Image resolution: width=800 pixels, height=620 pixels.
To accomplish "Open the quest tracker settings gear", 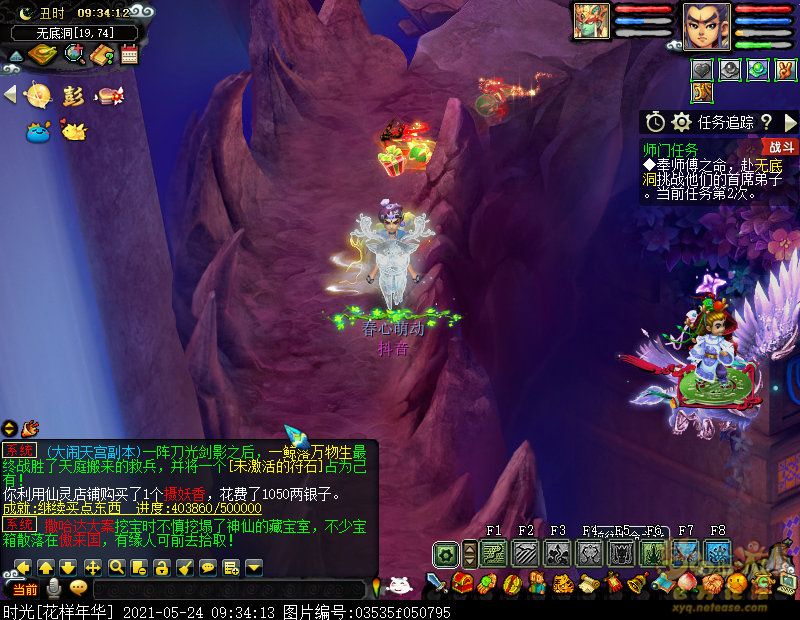I will tap(682, 122).
